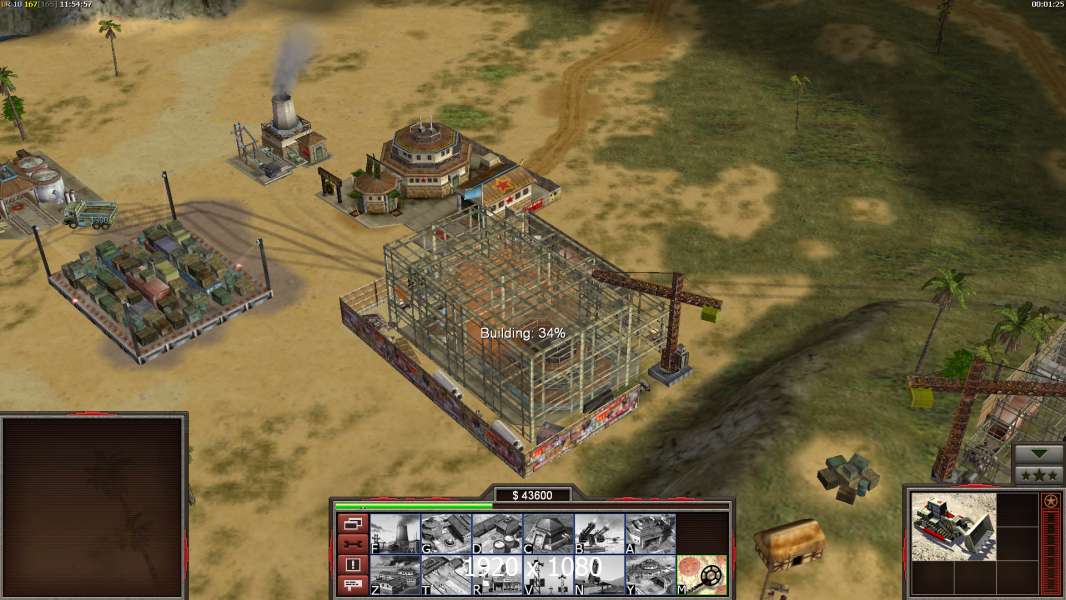1066x600 pixels.
Task: Click the red wrench button
Action: tap(352, 544)
